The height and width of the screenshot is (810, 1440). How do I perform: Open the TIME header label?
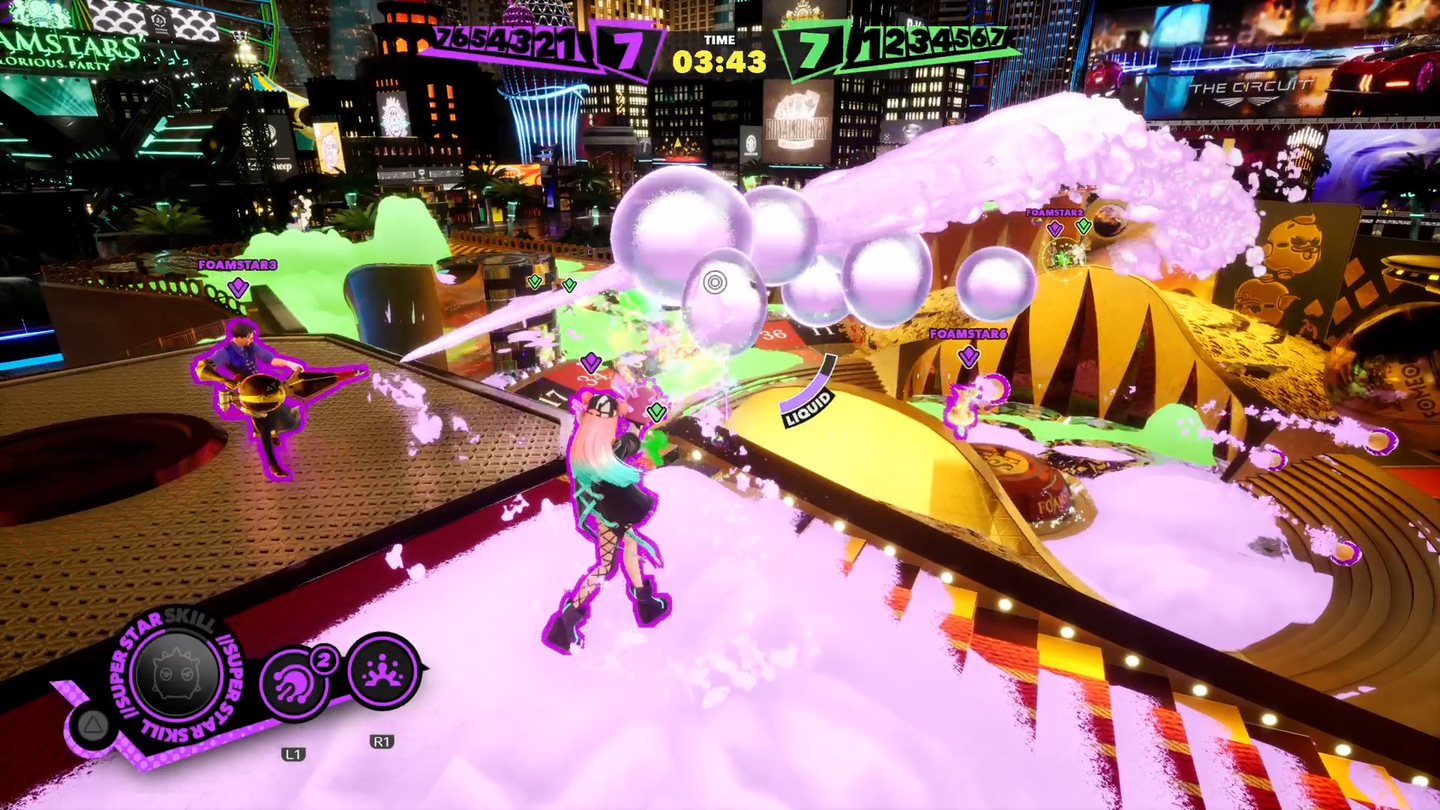[719, 40]
